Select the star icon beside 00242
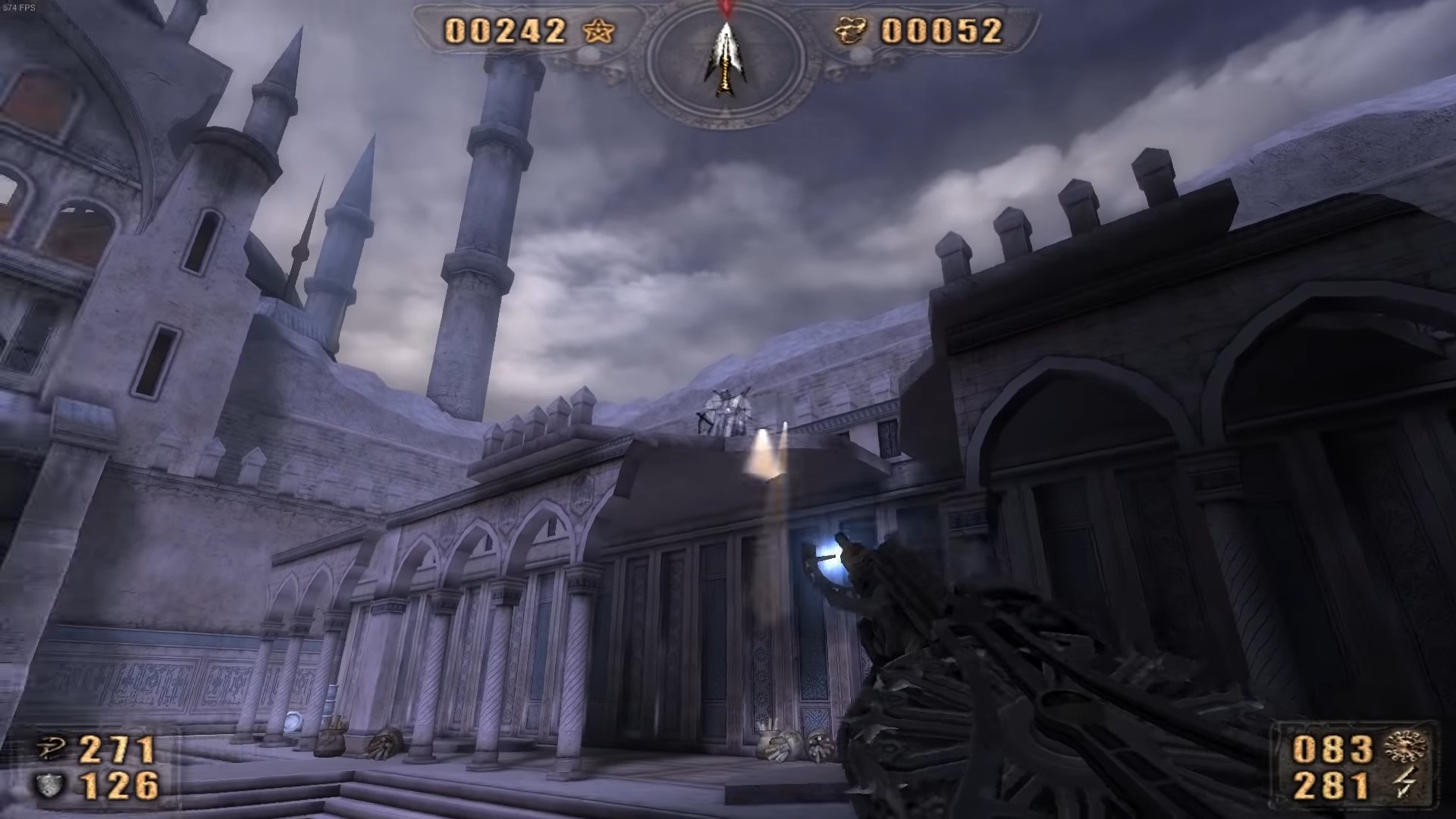 pos(598,31)
